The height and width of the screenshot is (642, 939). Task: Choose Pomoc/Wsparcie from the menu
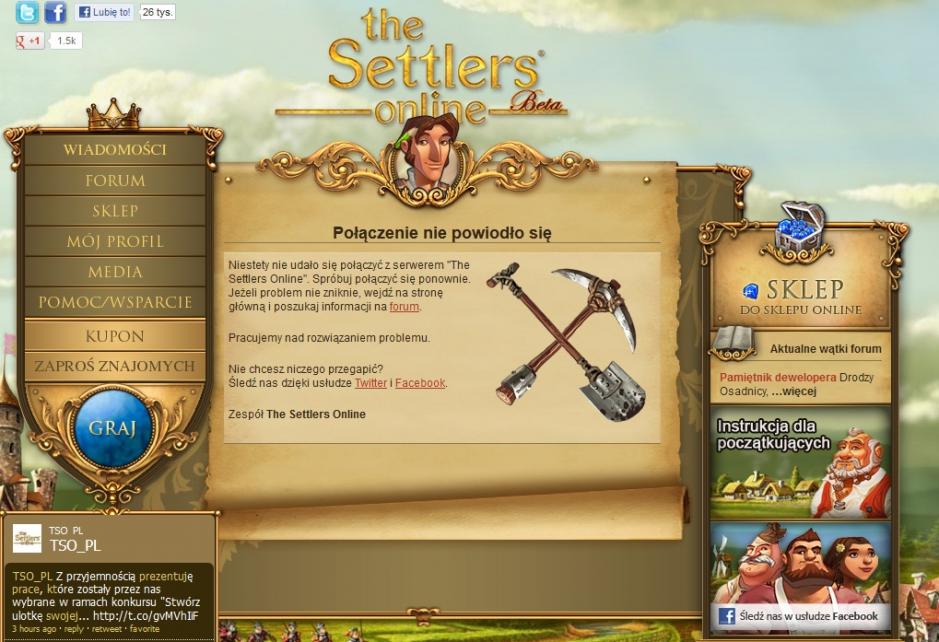pyautogui.click(x=115, y=302)
